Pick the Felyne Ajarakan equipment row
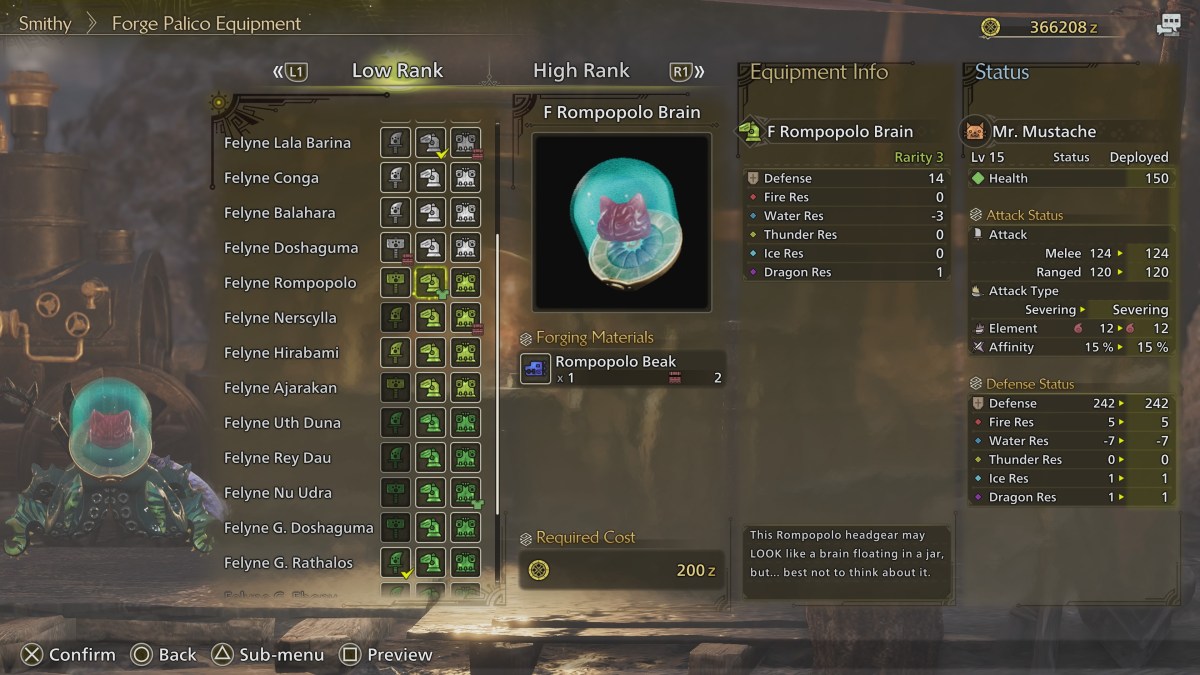The height and width of the screenshot is (675, 1200). (280, 388)
